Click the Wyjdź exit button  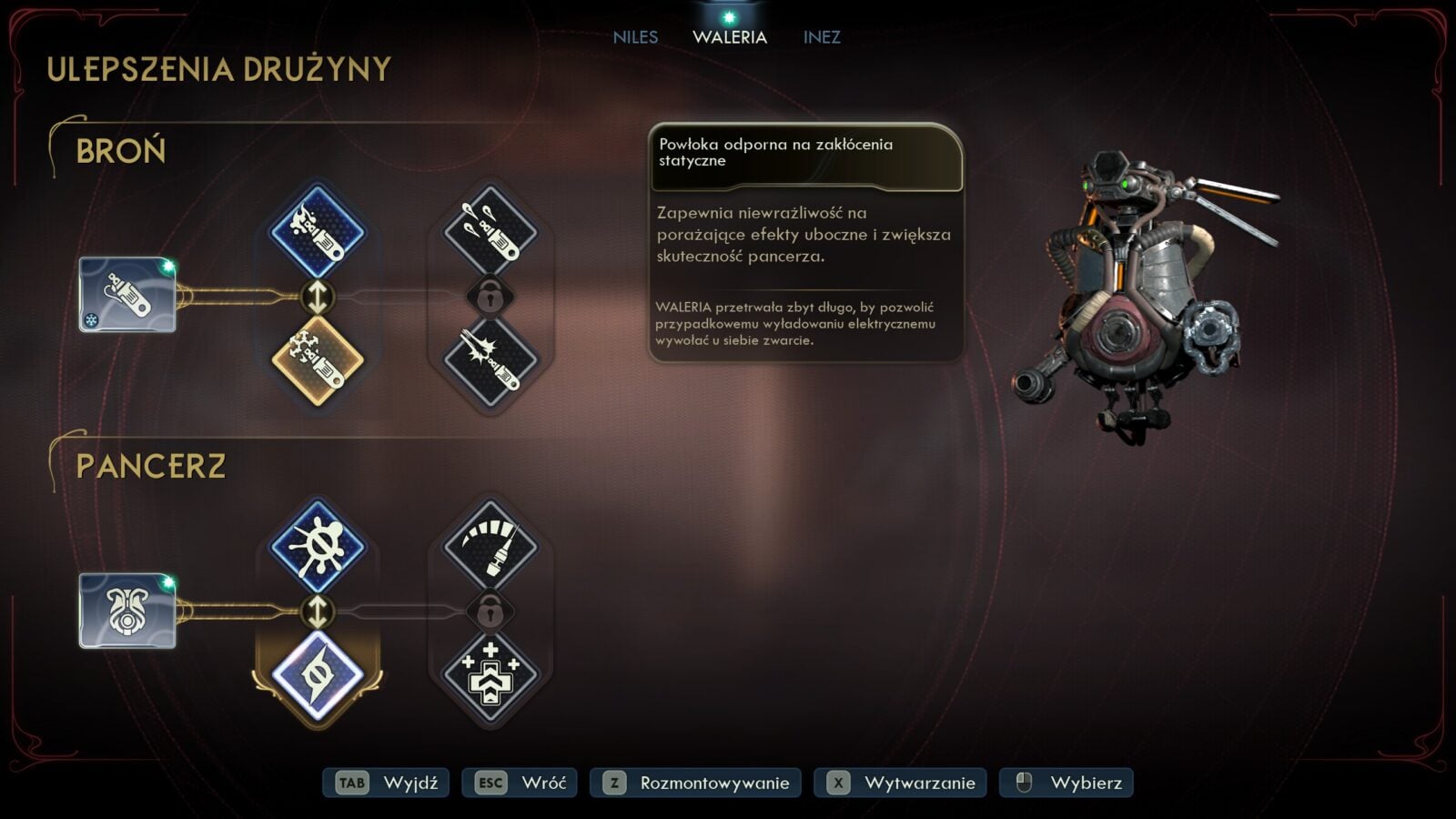(386, 783)
